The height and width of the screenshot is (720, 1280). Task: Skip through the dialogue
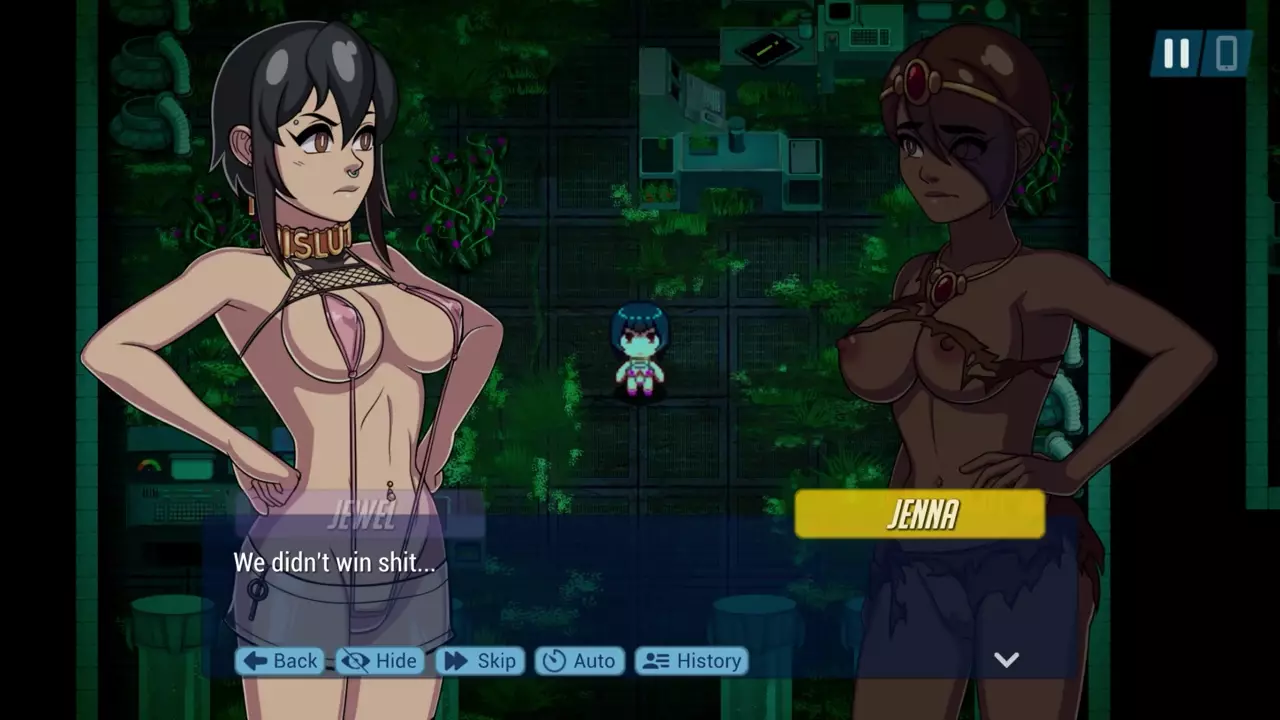[480, 661]
